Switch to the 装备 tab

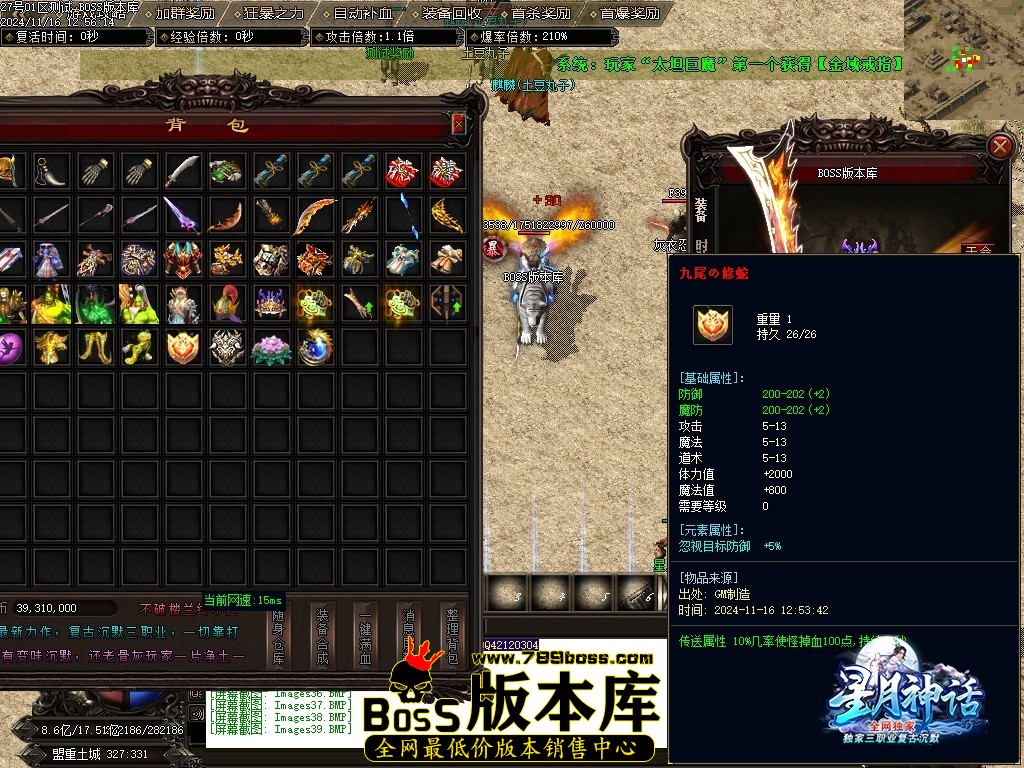(x=701, y=208)
